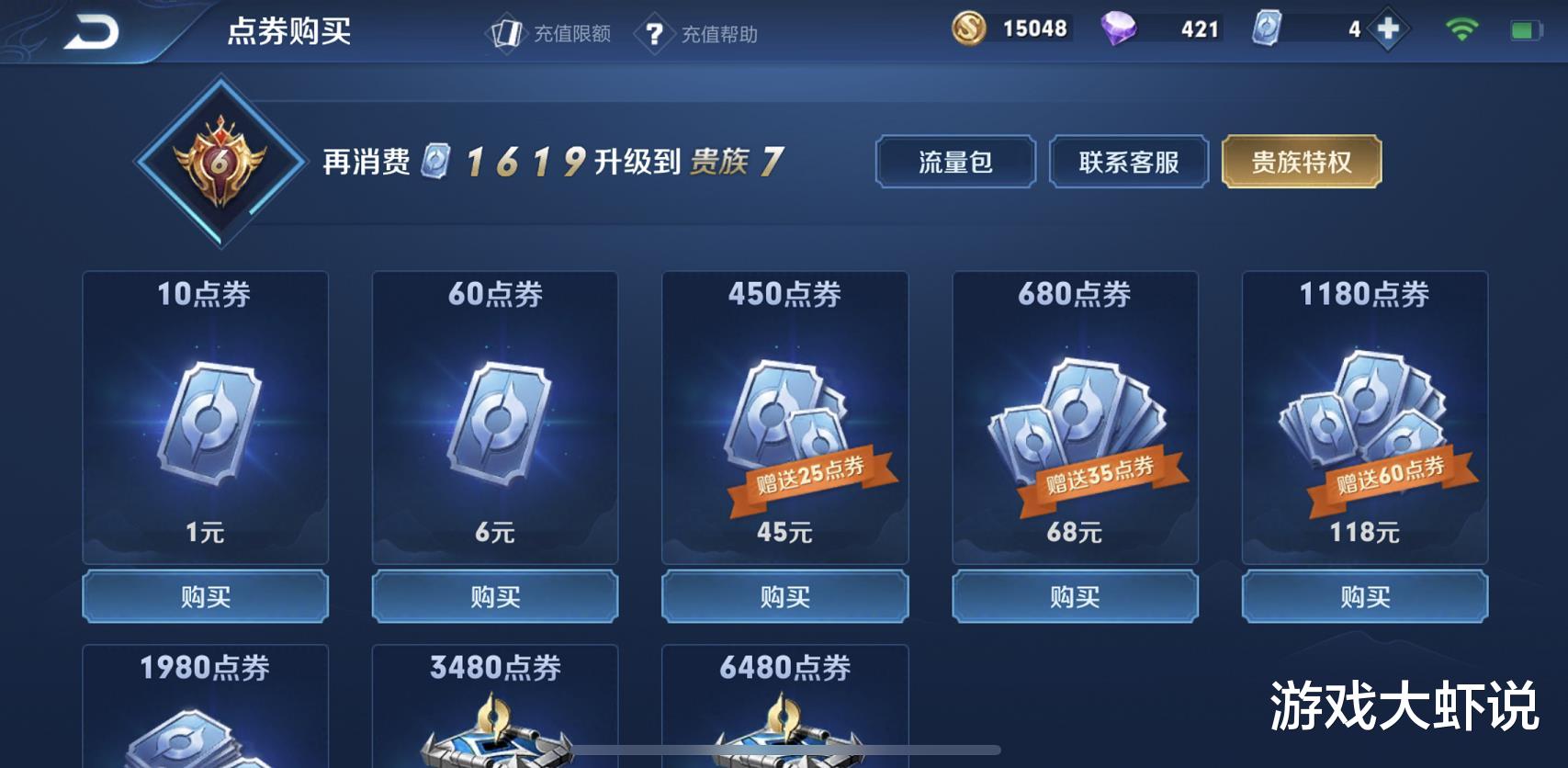Click the gold coin currency icon
This screenshot has height=768, width=1568.
[x=971, y=28]
